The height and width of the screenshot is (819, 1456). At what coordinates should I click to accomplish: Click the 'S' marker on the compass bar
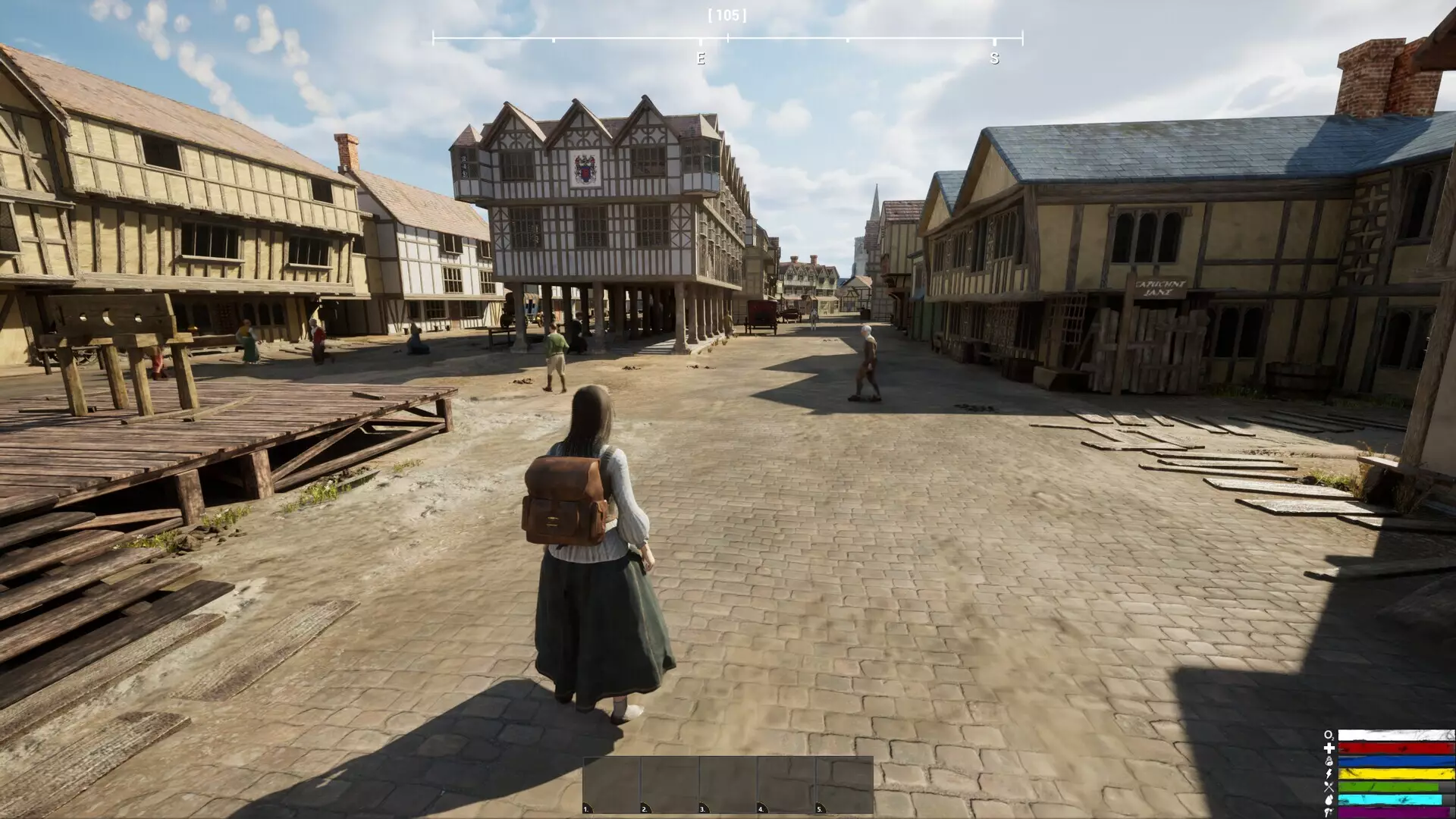click(993, 58)
